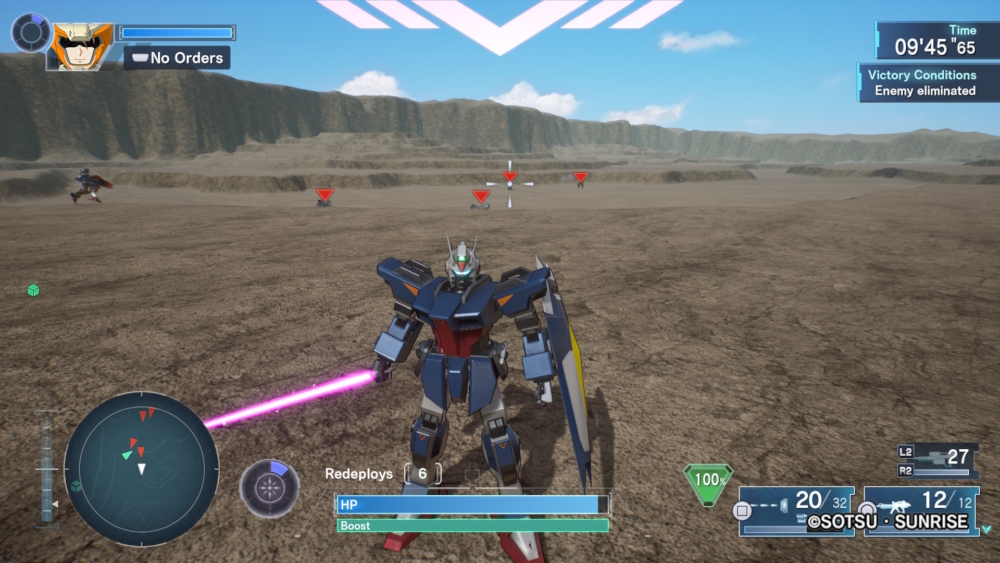Click the circular radar minimap
Screen dimensions: 1000x563
point(141,468)
